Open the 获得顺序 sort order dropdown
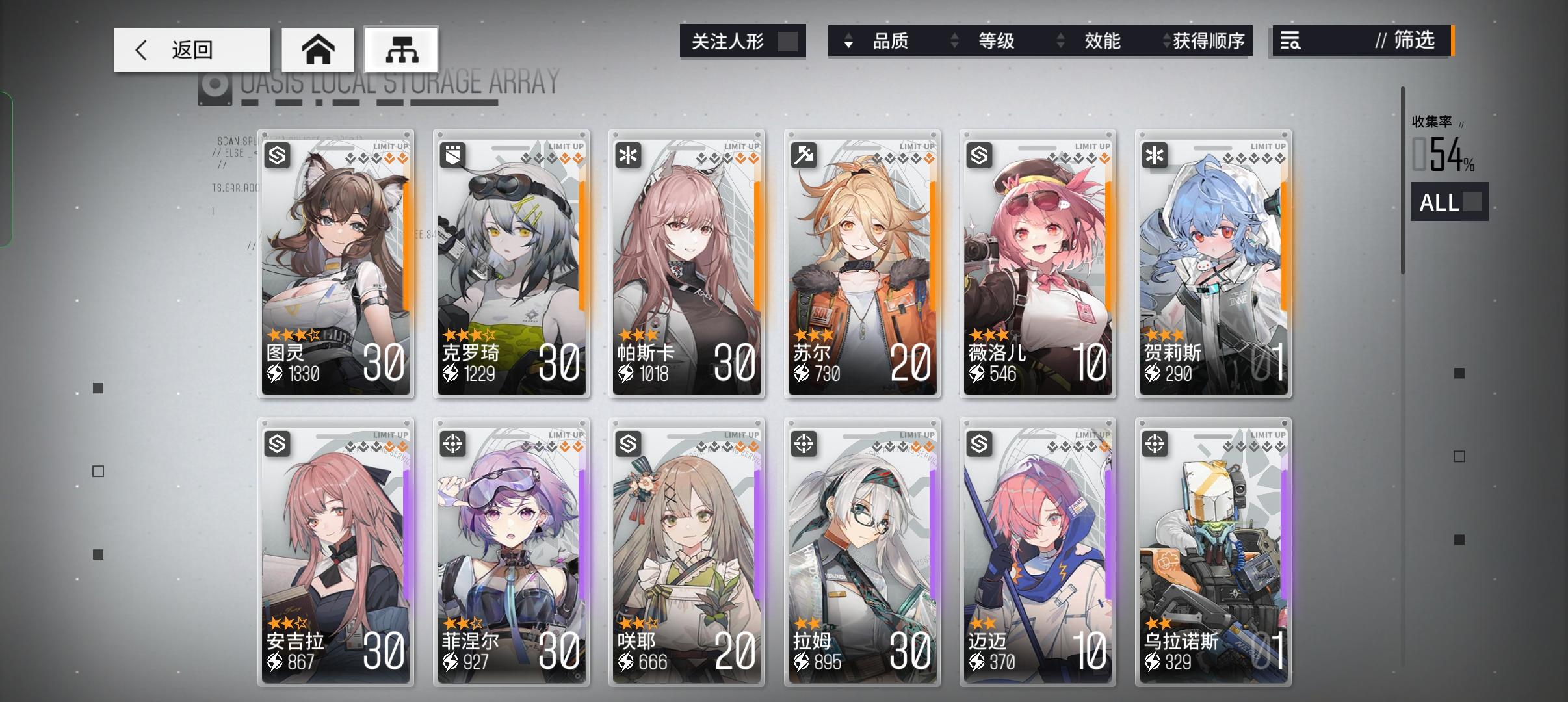The height and width of the screenshot is (702, 1568). [1209, 41]
